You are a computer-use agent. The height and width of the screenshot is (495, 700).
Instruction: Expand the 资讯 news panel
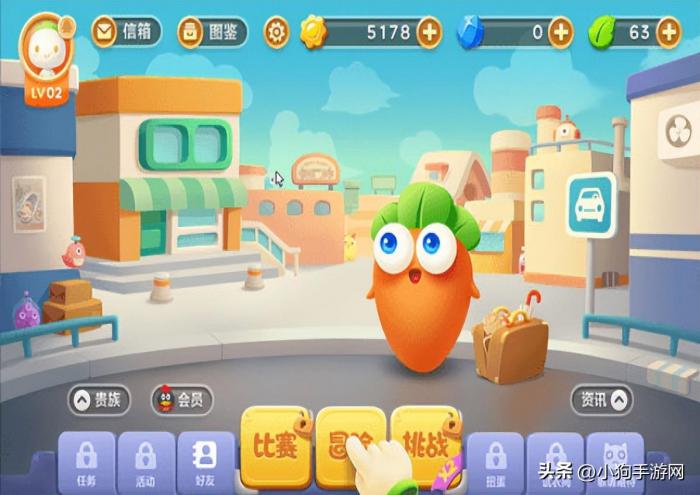click(x=602, y=400)
